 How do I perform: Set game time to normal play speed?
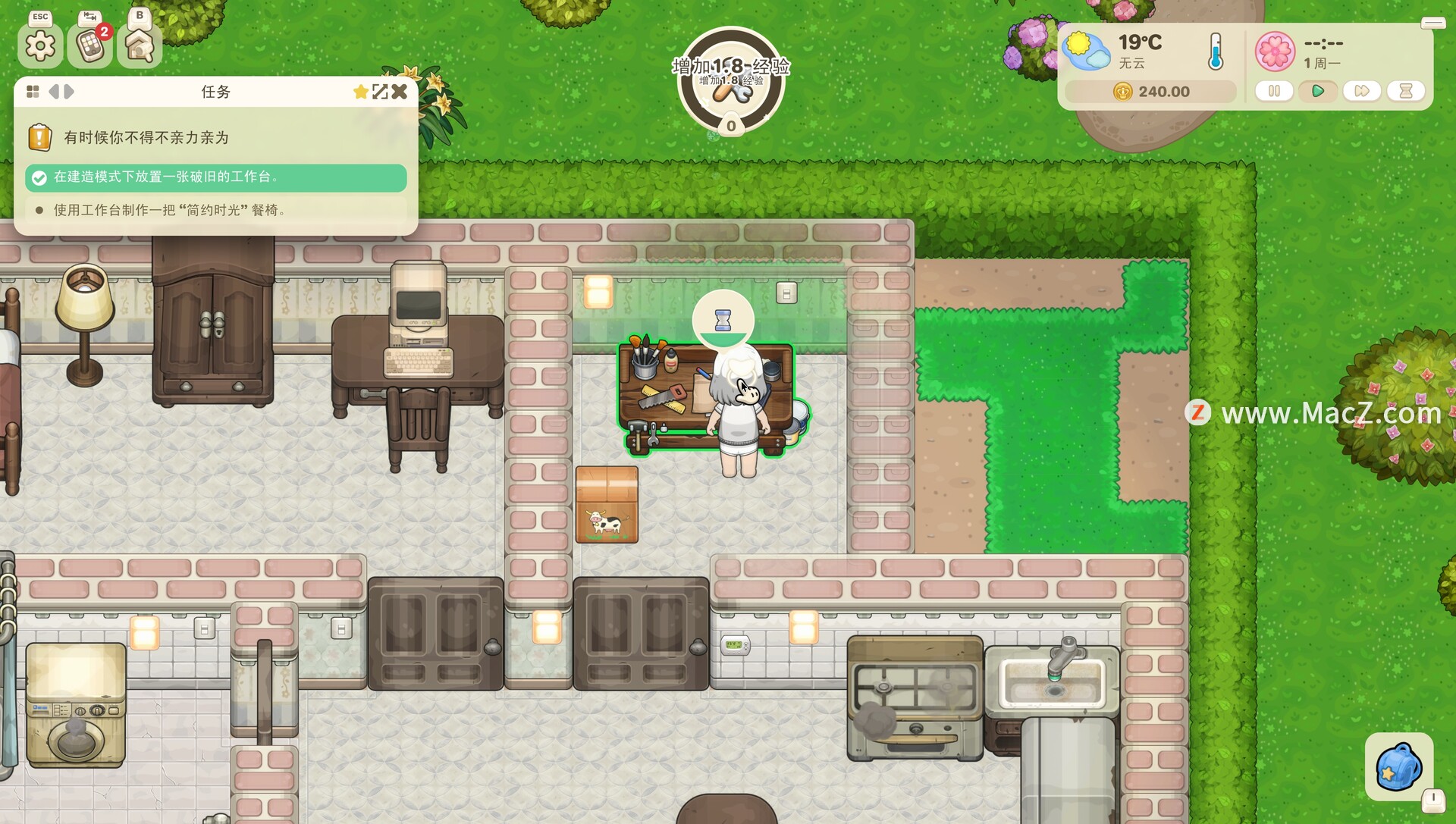[1318, 91]
